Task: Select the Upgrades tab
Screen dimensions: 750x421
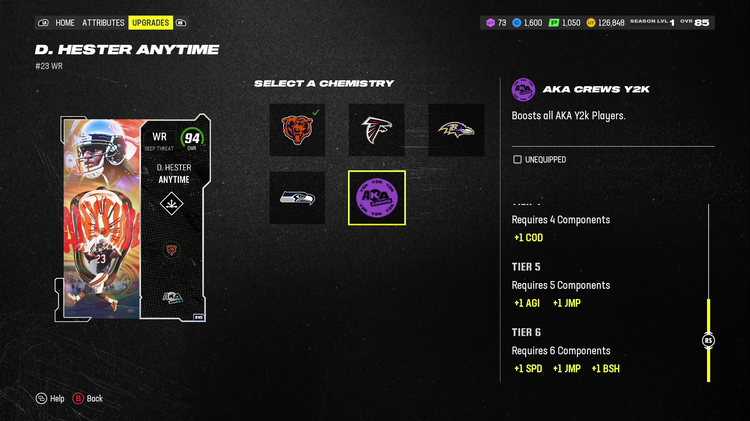Action: [x=150, y=22]
